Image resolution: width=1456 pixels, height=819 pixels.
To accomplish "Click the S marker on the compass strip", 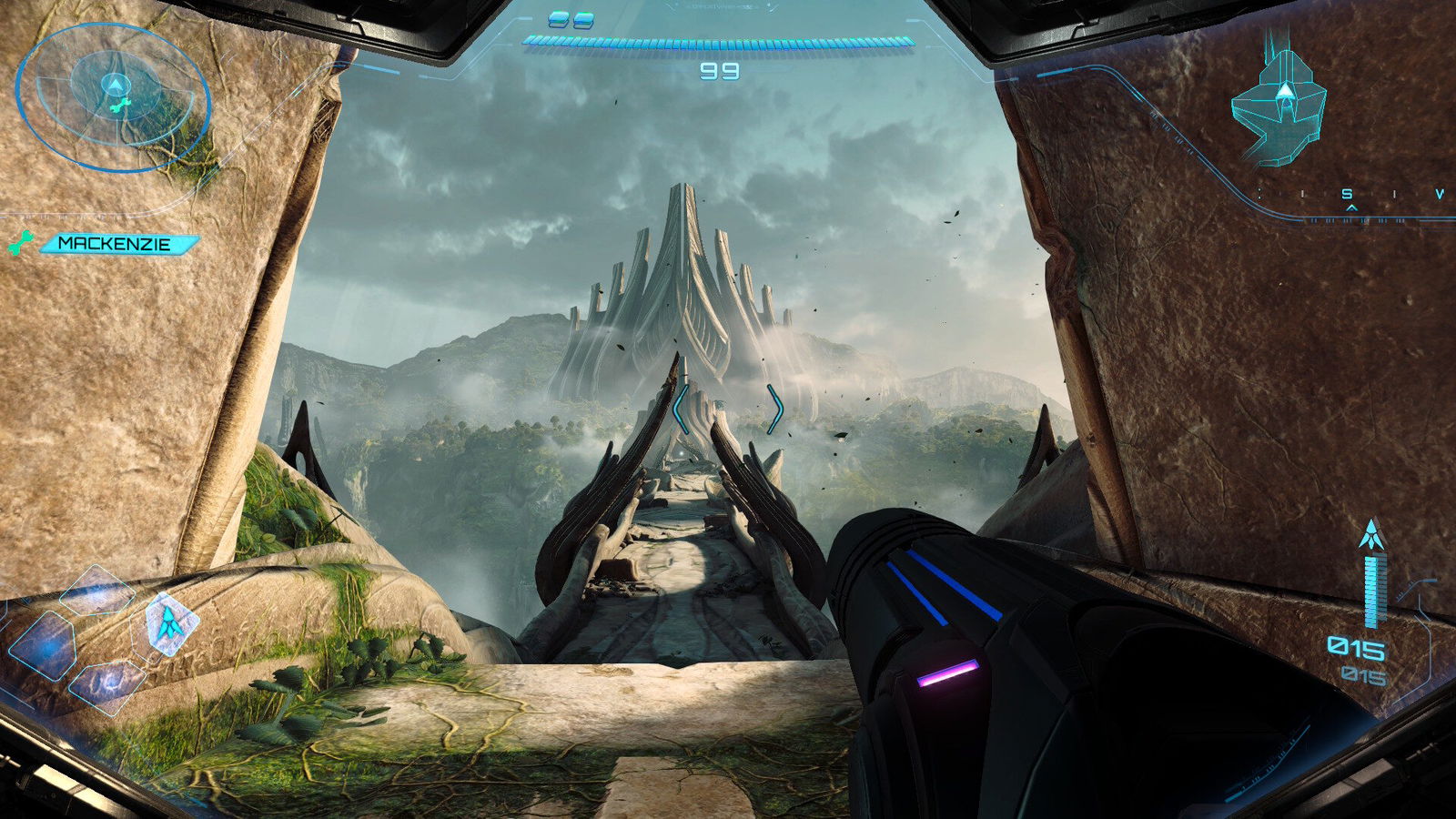I will click(1347, 194).
